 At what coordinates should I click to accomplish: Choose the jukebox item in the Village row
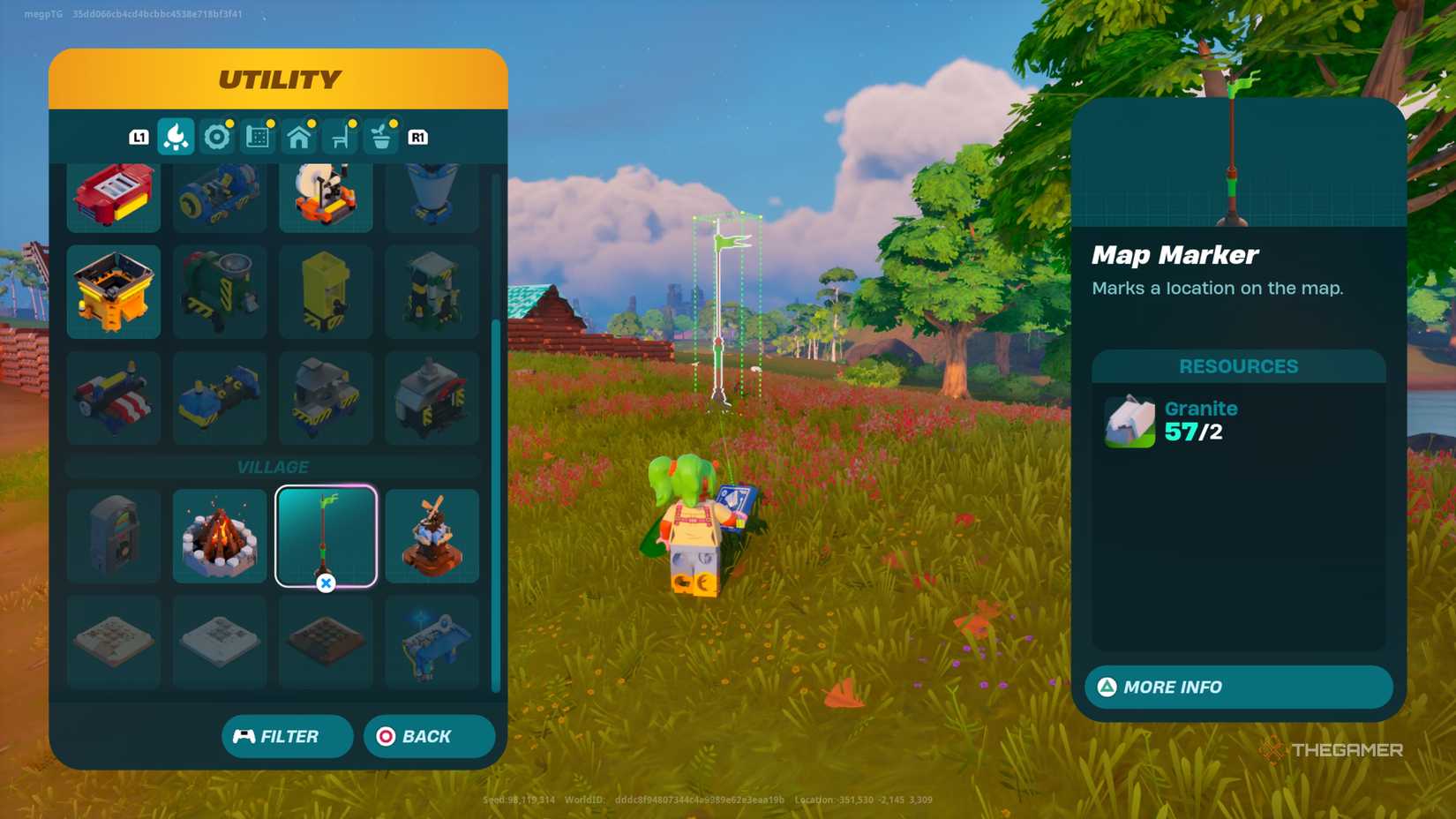113,534
